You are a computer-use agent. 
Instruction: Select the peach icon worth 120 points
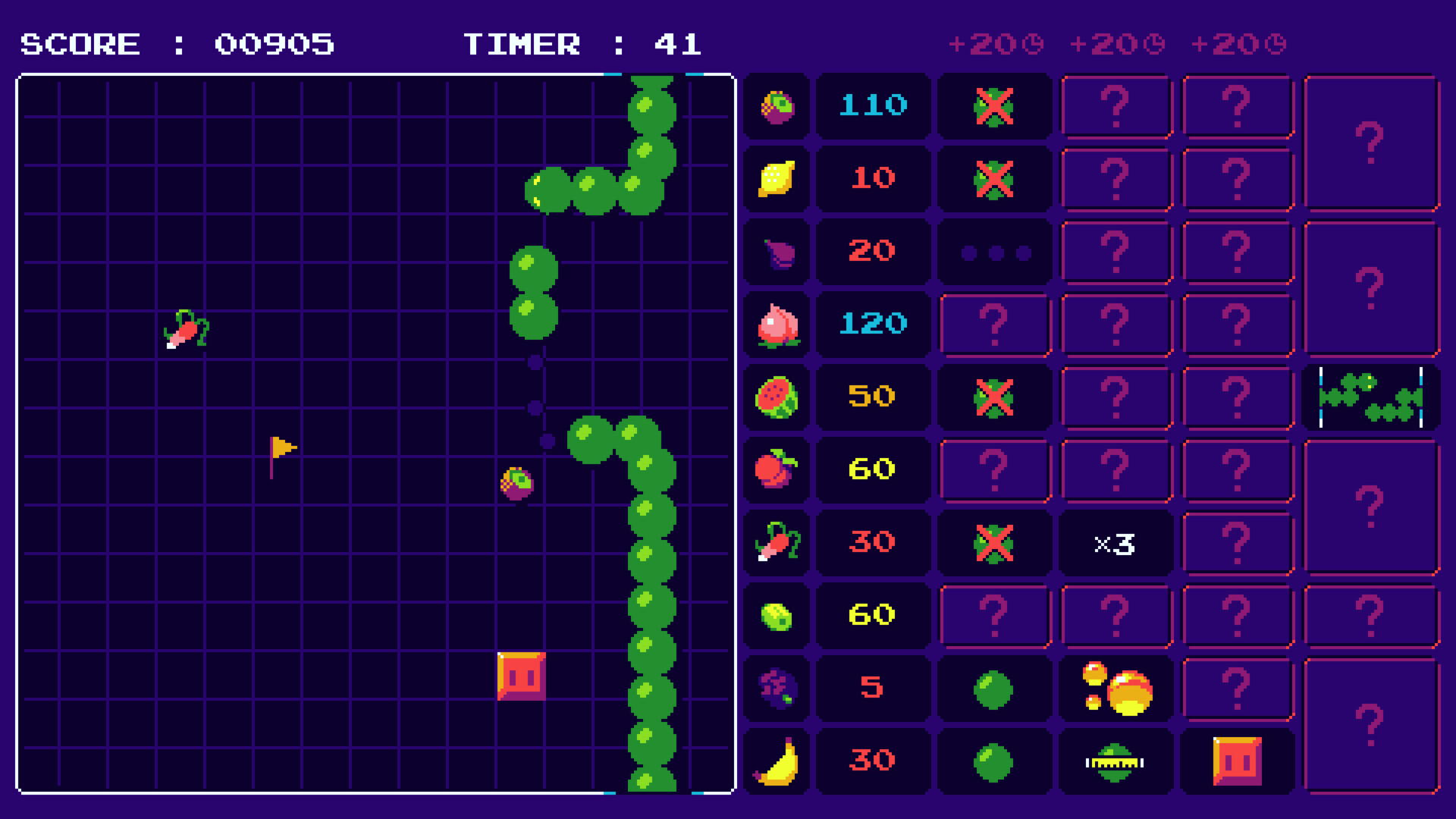tap(775, 325)
